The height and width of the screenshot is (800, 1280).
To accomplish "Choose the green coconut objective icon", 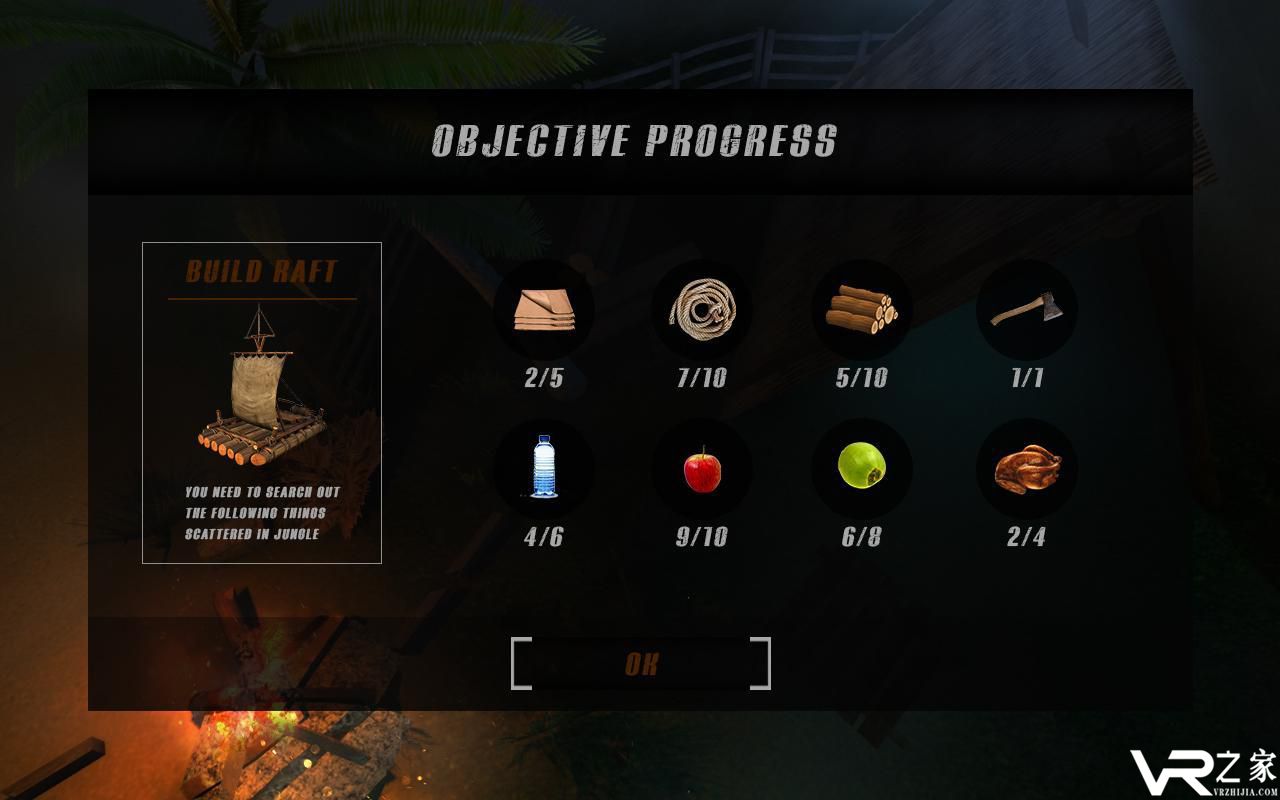I will pos(861,467).
